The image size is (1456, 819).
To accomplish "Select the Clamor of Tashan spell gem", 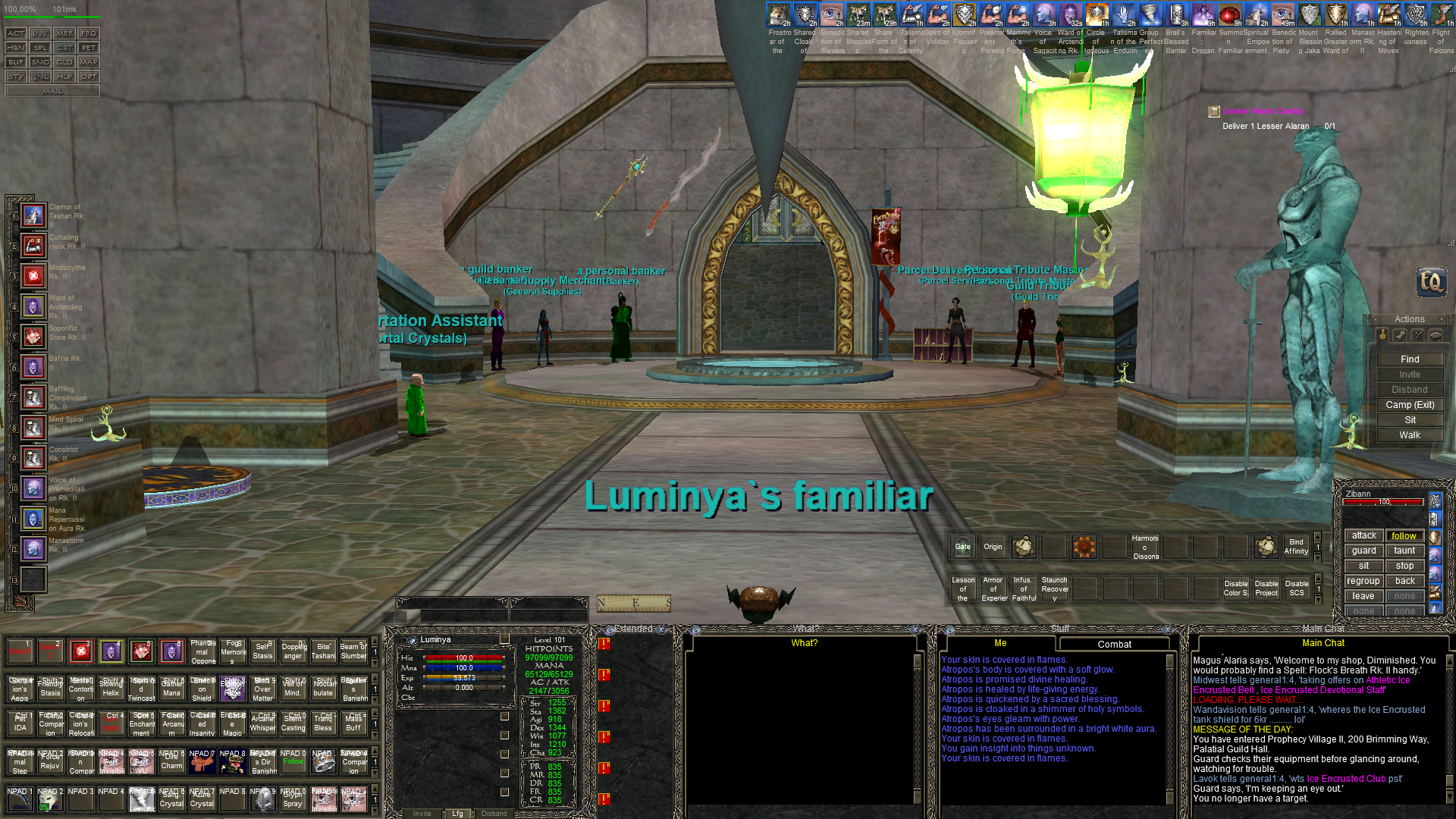I will (33, 215).
